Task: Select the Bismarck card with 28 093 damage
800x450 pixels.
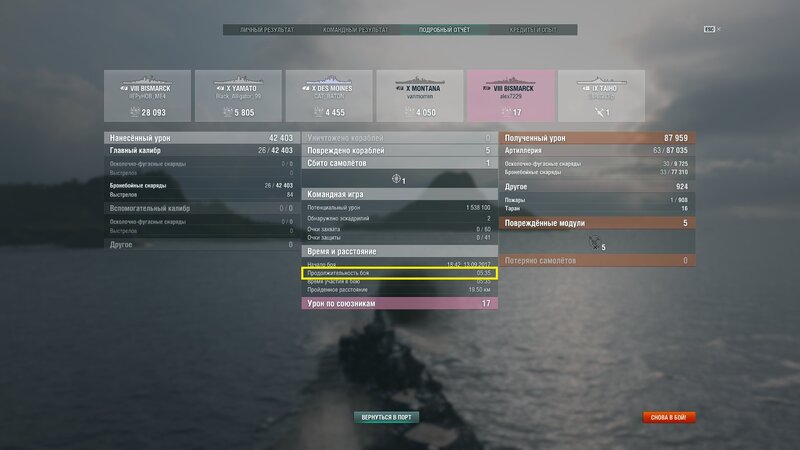Action: pos(145,96)
